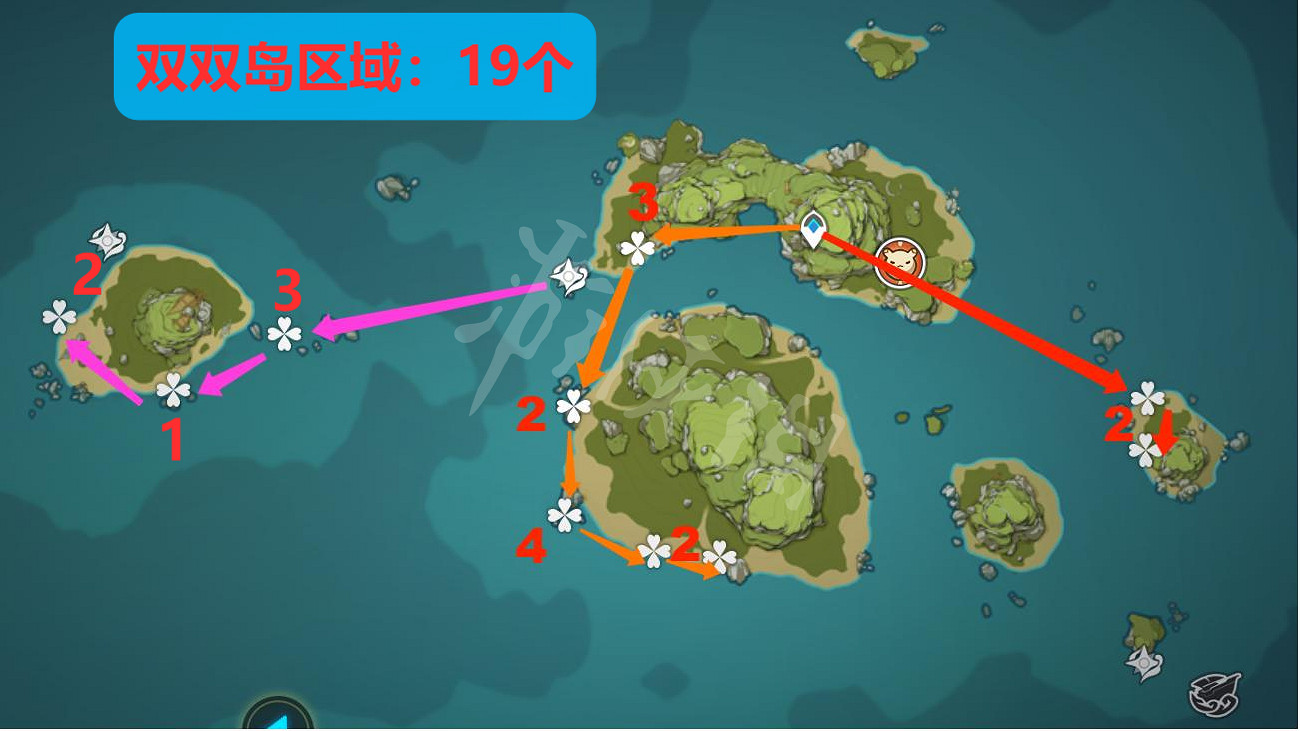Viewport: 1300px width, 731px height.
Task: Click the clover marker labeled 4
Action: point(566,513)
